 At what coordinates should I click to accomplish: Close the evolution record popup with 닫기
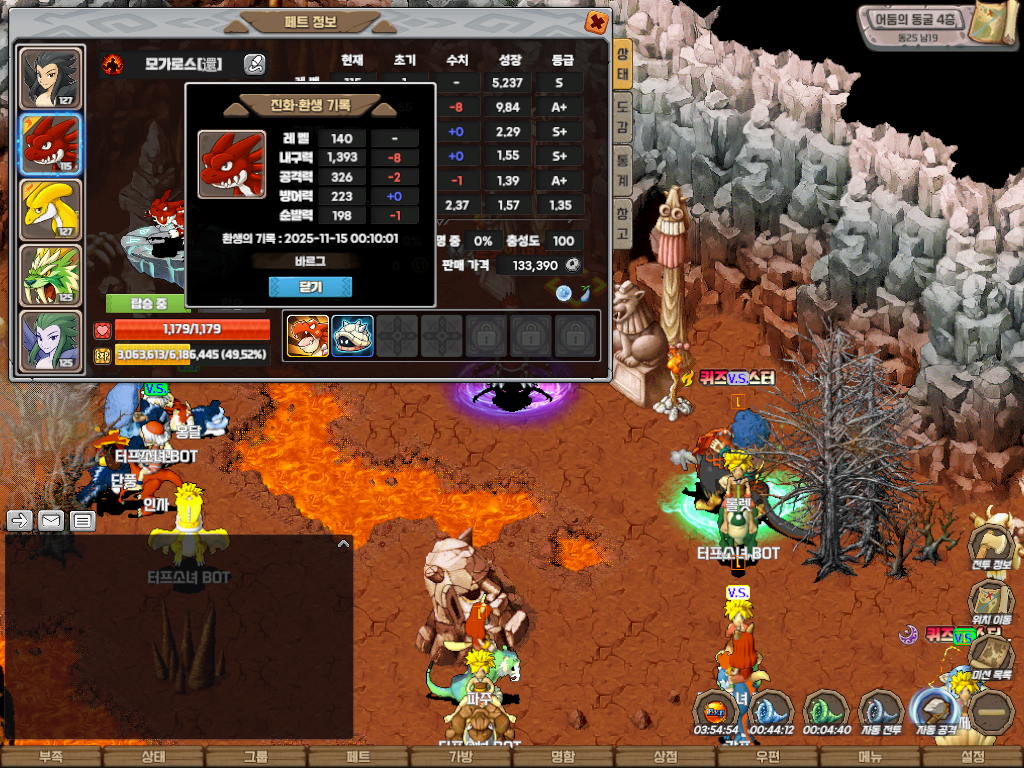tap(310, 287)
